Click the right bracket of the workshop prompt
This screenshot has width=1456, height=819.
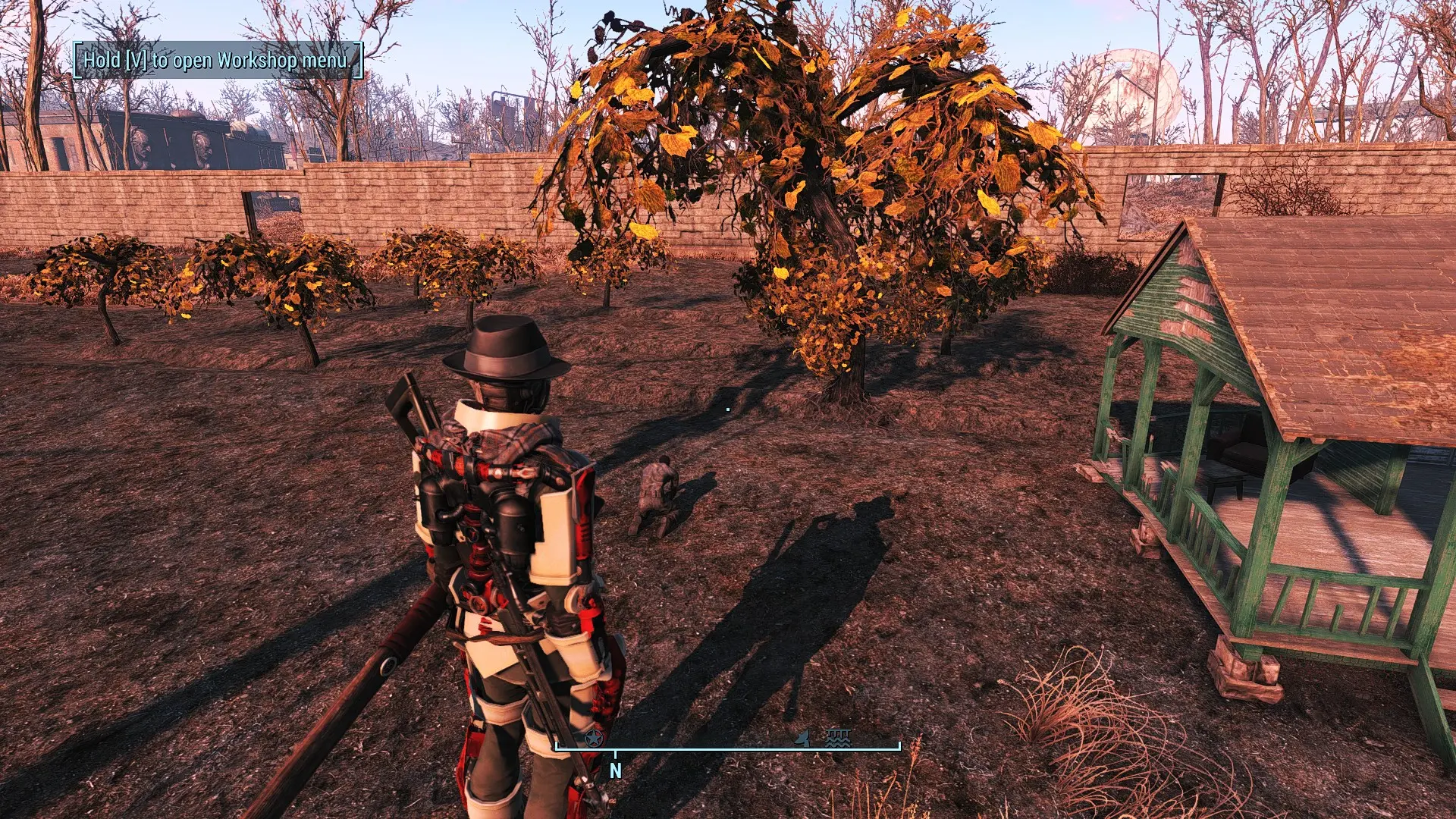358,58
